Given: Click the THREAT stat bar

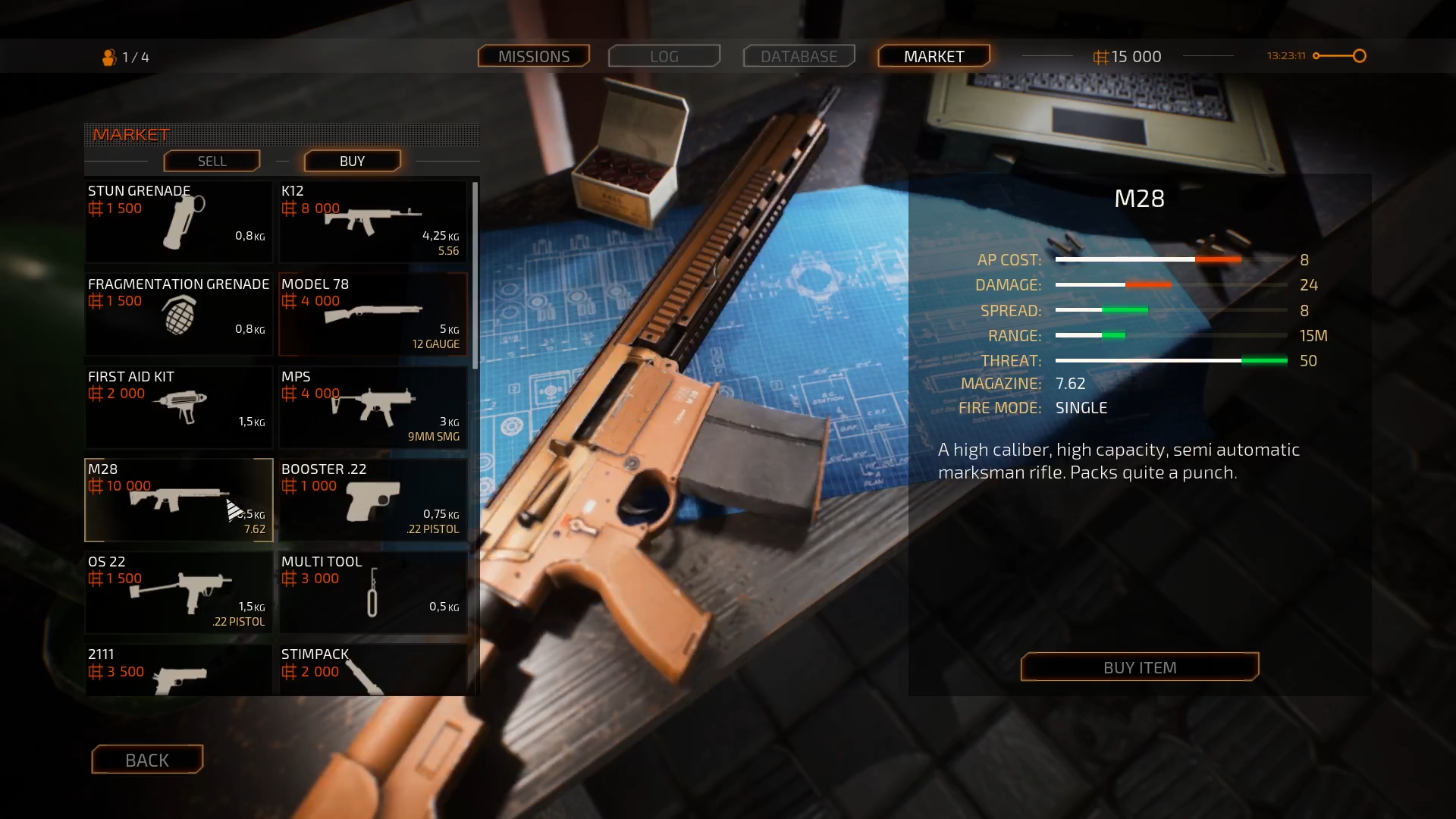Looking at the screenshot, I should click(1172, 361).
